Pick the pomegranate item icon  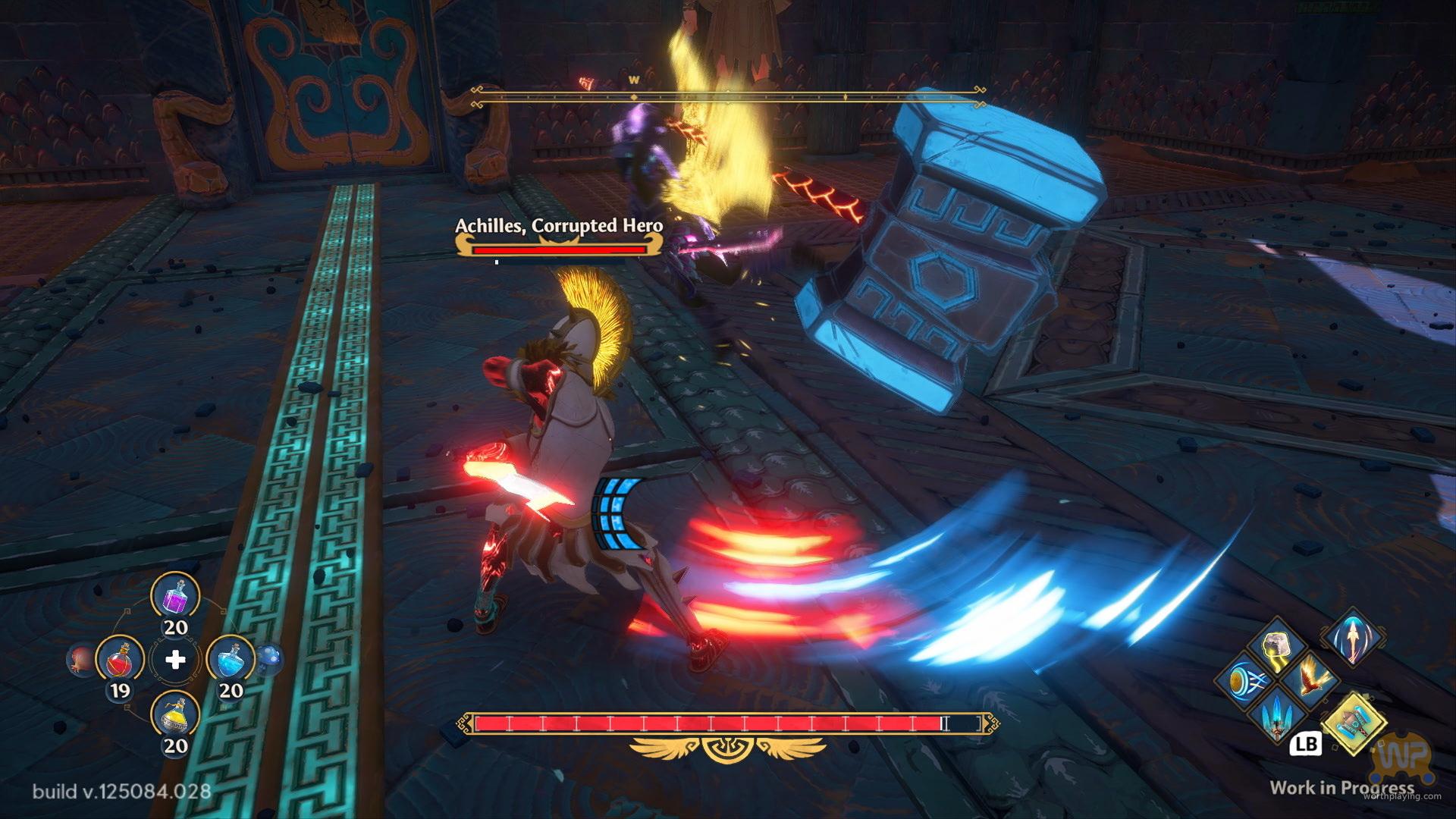(x=80, y=660)
